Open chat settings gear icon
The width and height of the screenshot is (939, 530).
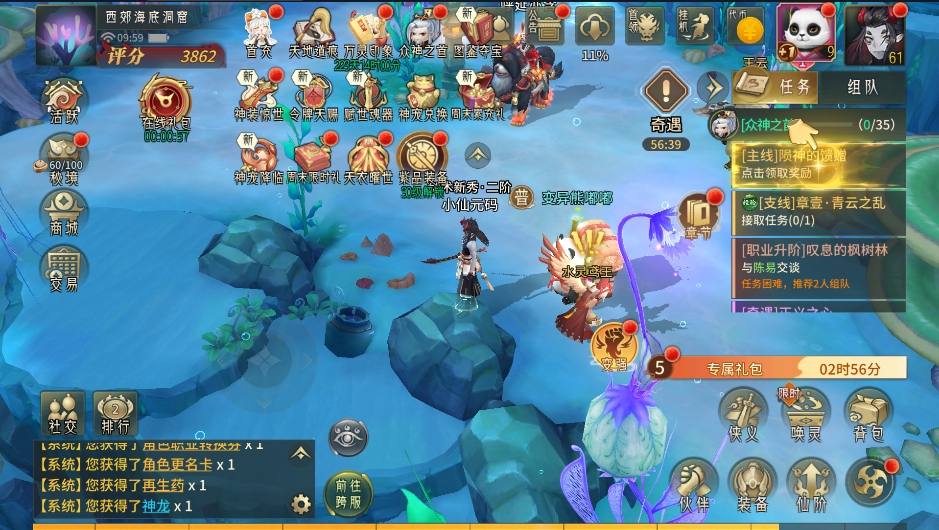pyautogui.click(x=299, y=503)
